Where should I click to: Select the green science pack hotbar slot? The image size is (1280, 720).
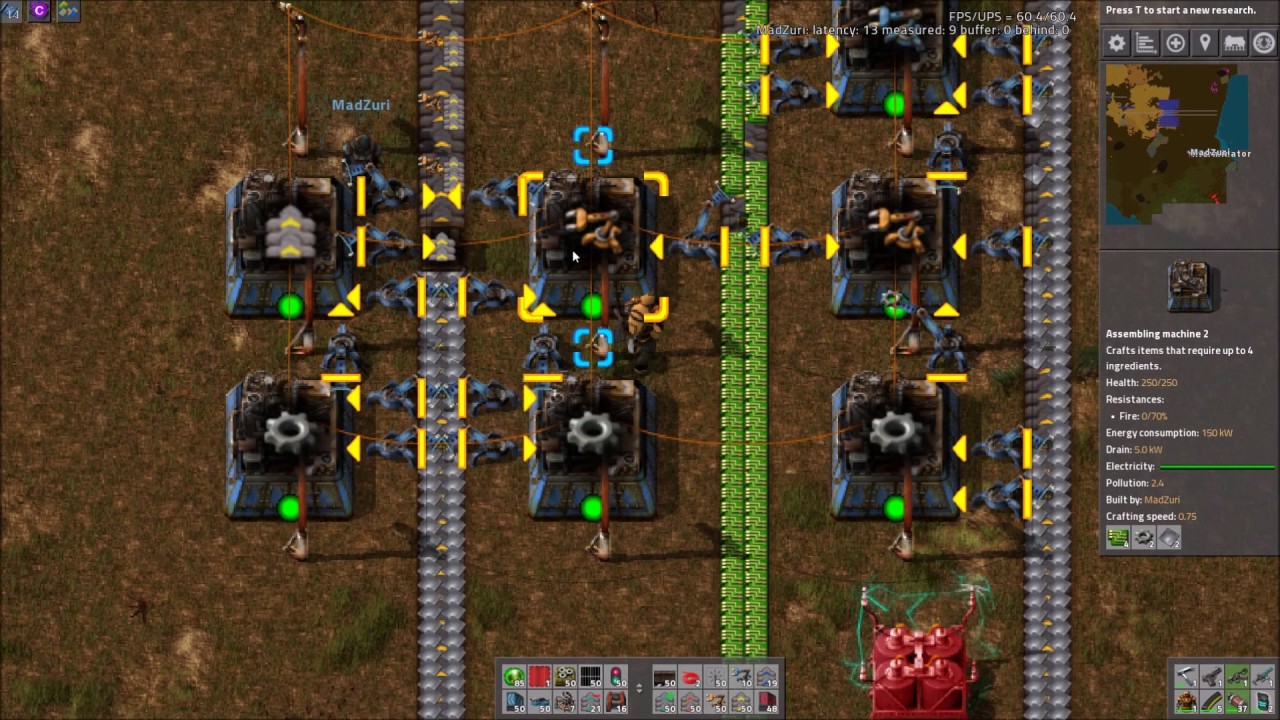pyautogui.click(x=514, y=678)
